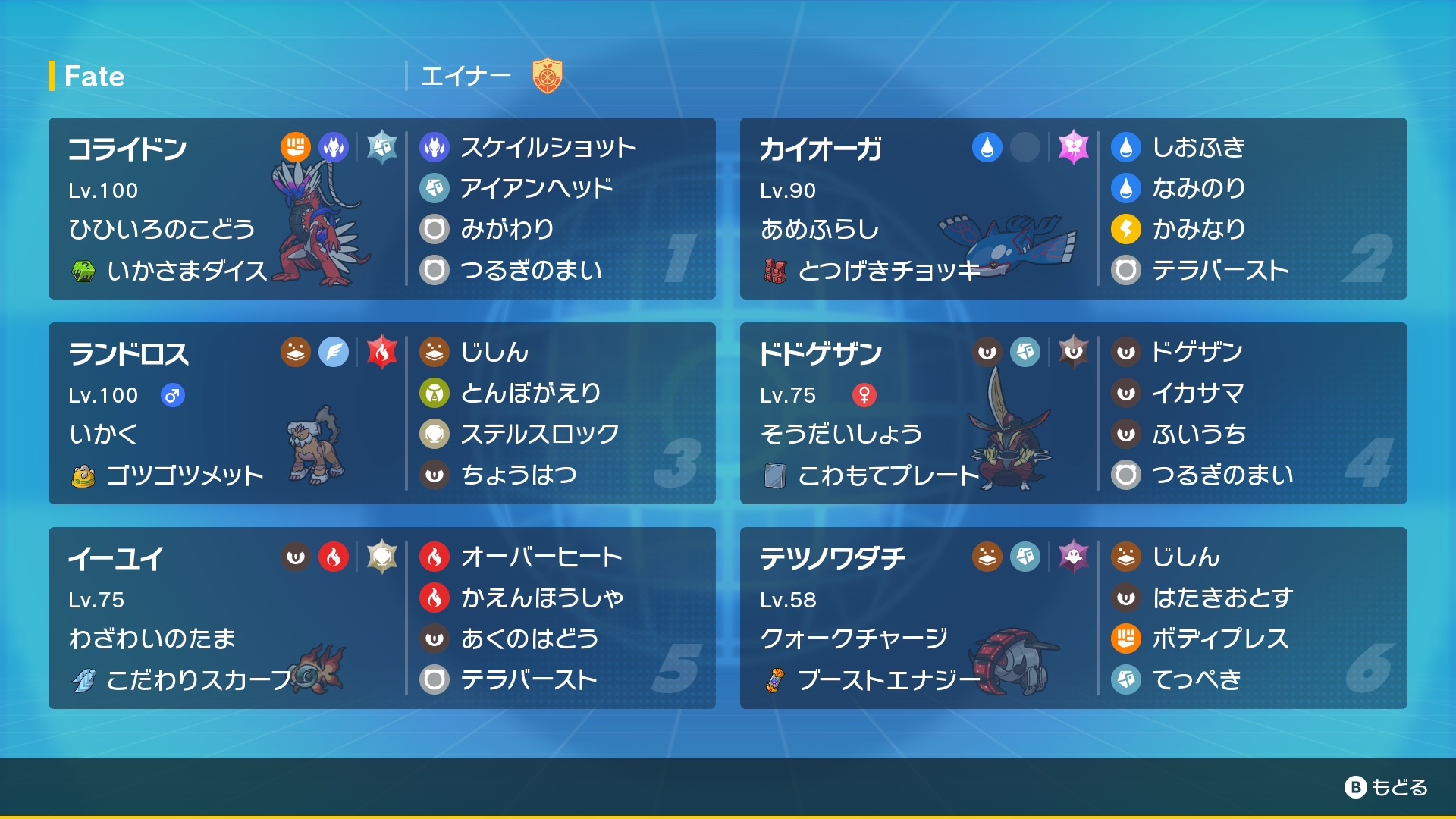Click Kyogre's empty second type slot

(x=1026, y=149)
